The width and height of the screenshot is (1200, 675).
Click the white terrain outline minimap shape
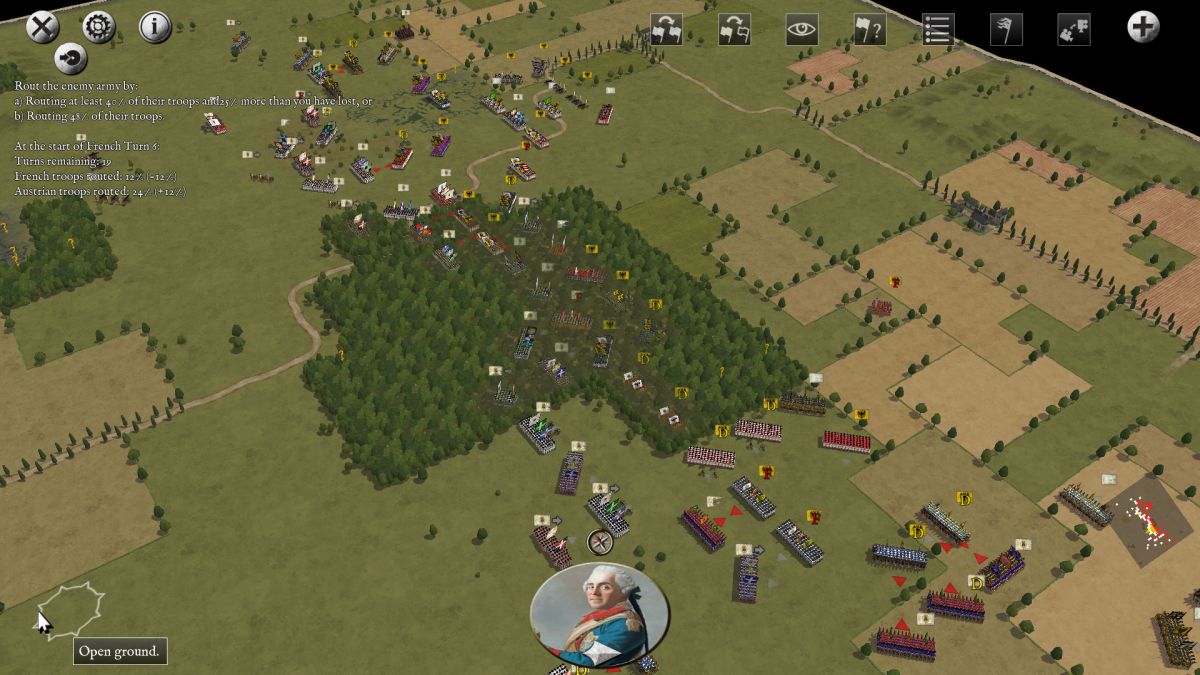click(x=72, y=609)
